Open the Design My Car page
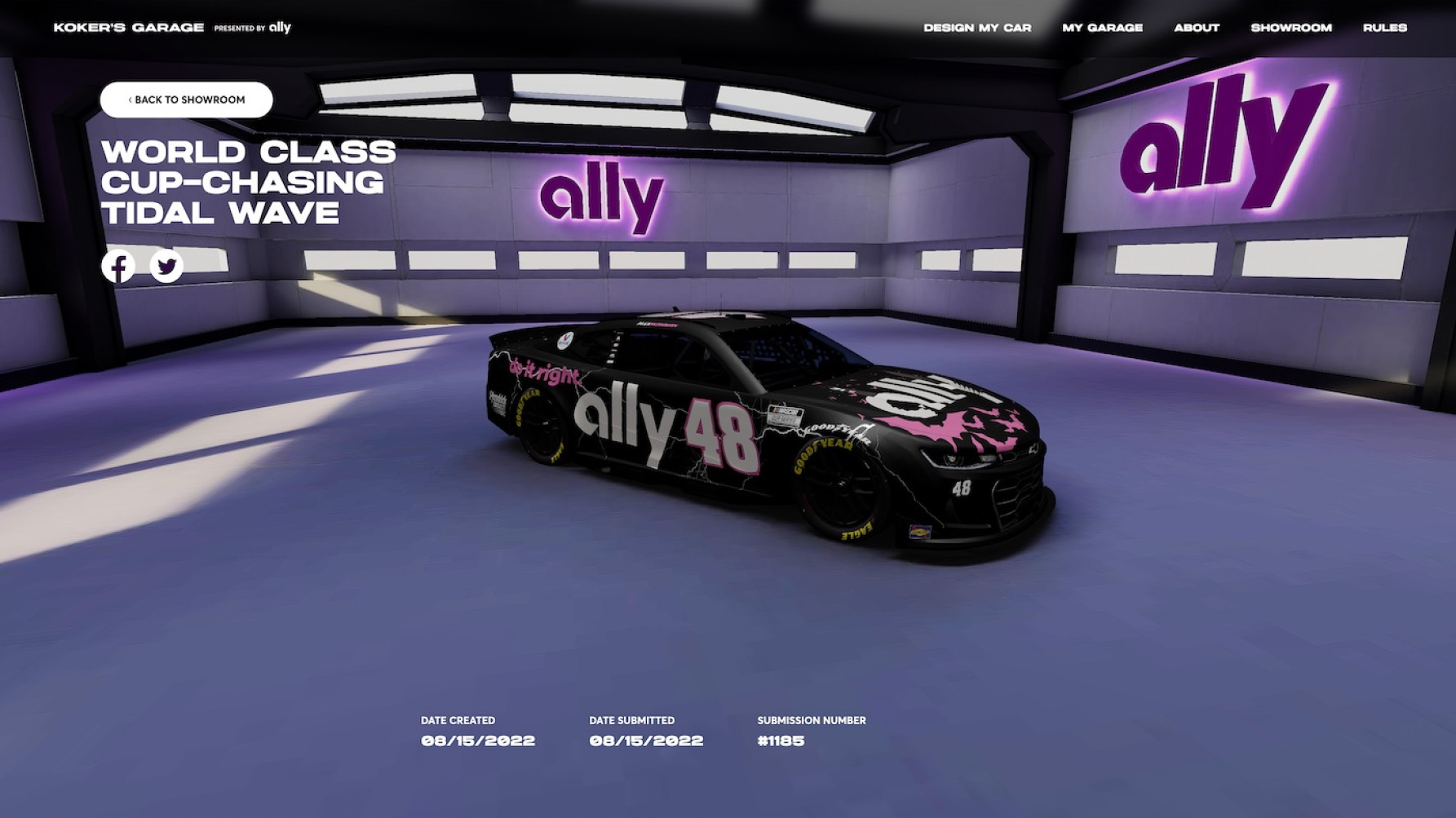 coord(977,28)
